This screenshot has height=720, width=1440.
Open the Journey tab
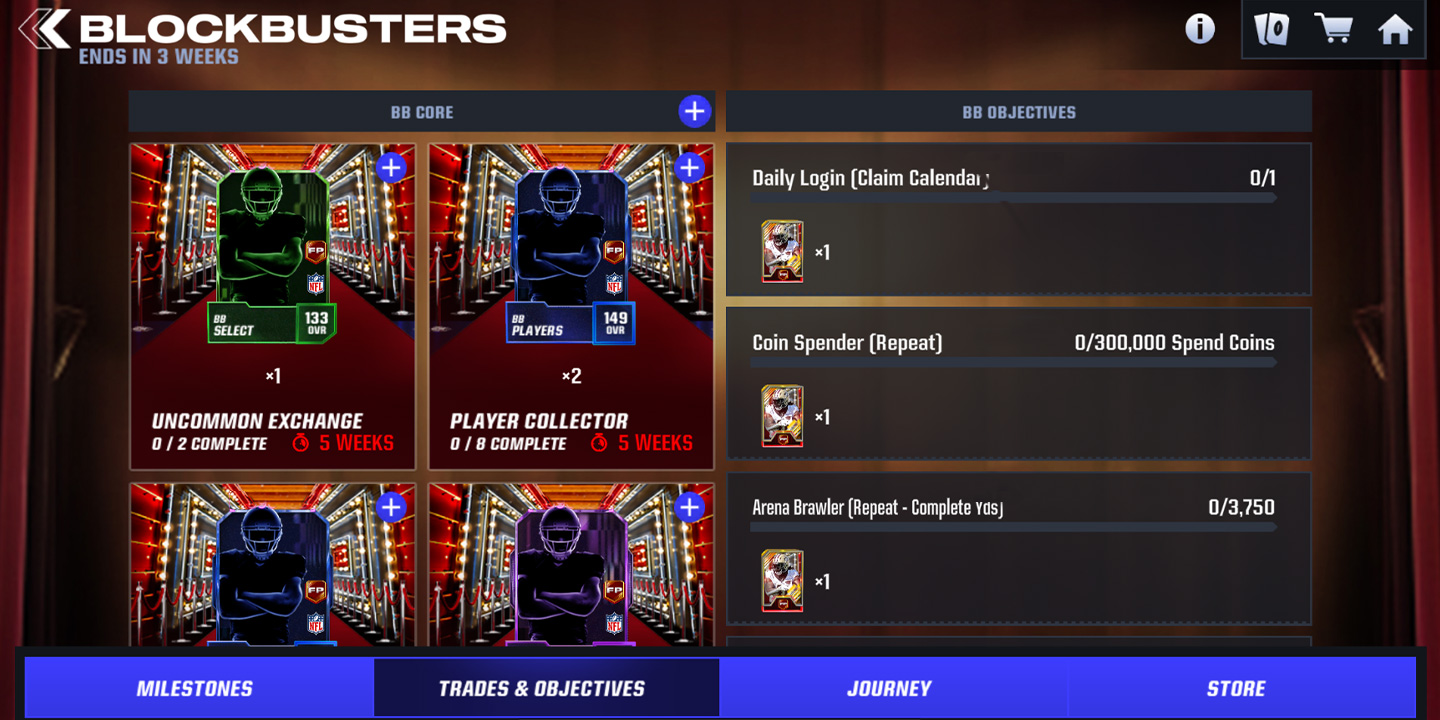[888, 688]
